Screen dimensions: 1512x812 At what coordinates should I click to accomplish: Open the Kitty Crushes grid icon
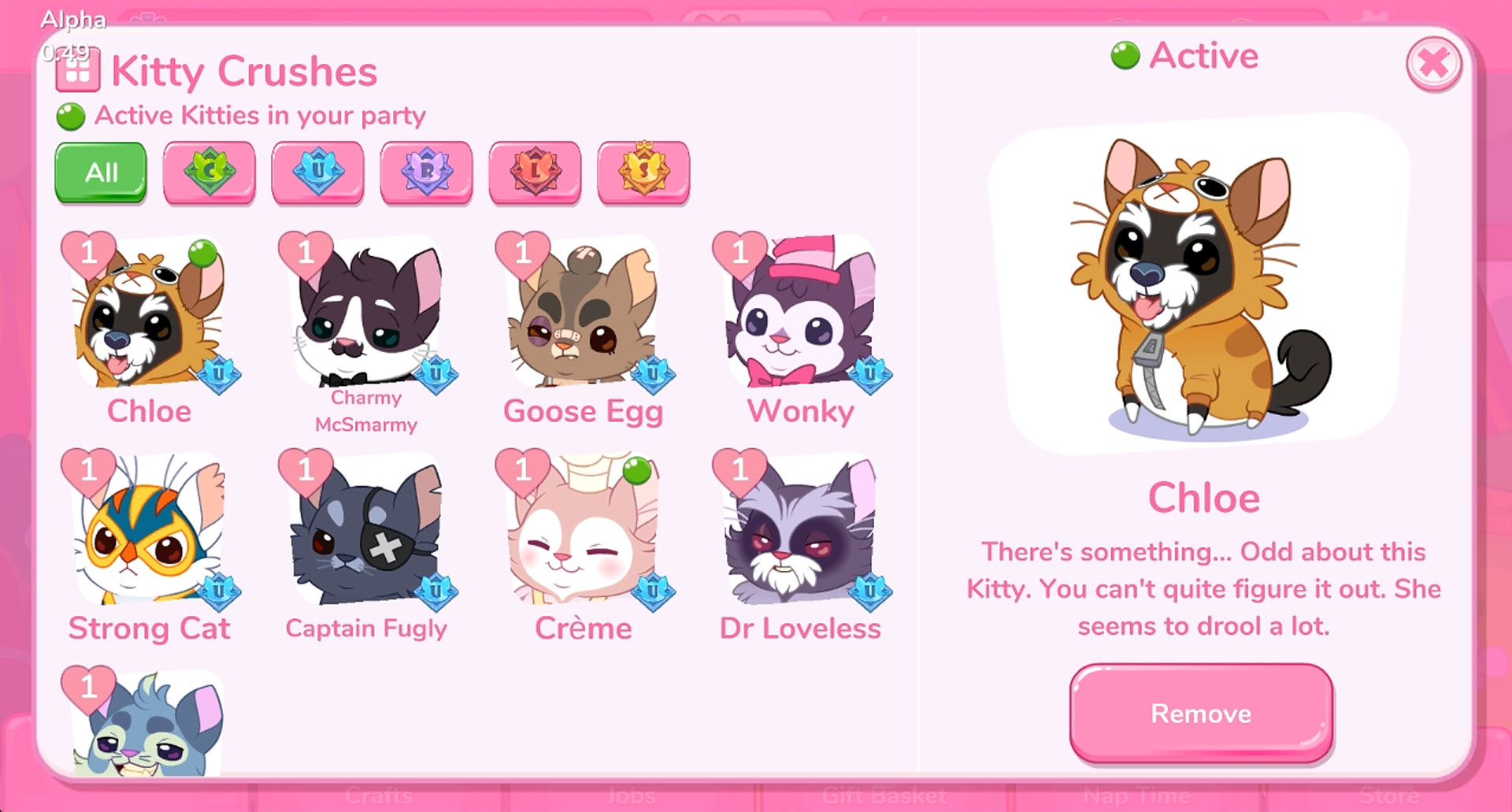(x=76, y=71)
